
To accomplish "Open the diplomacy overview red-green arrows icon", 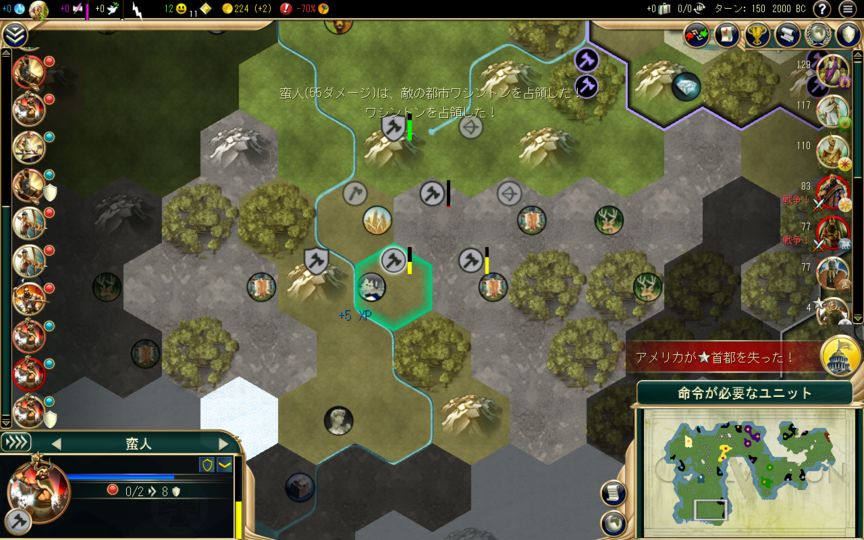I will click(x=698, y=35).
